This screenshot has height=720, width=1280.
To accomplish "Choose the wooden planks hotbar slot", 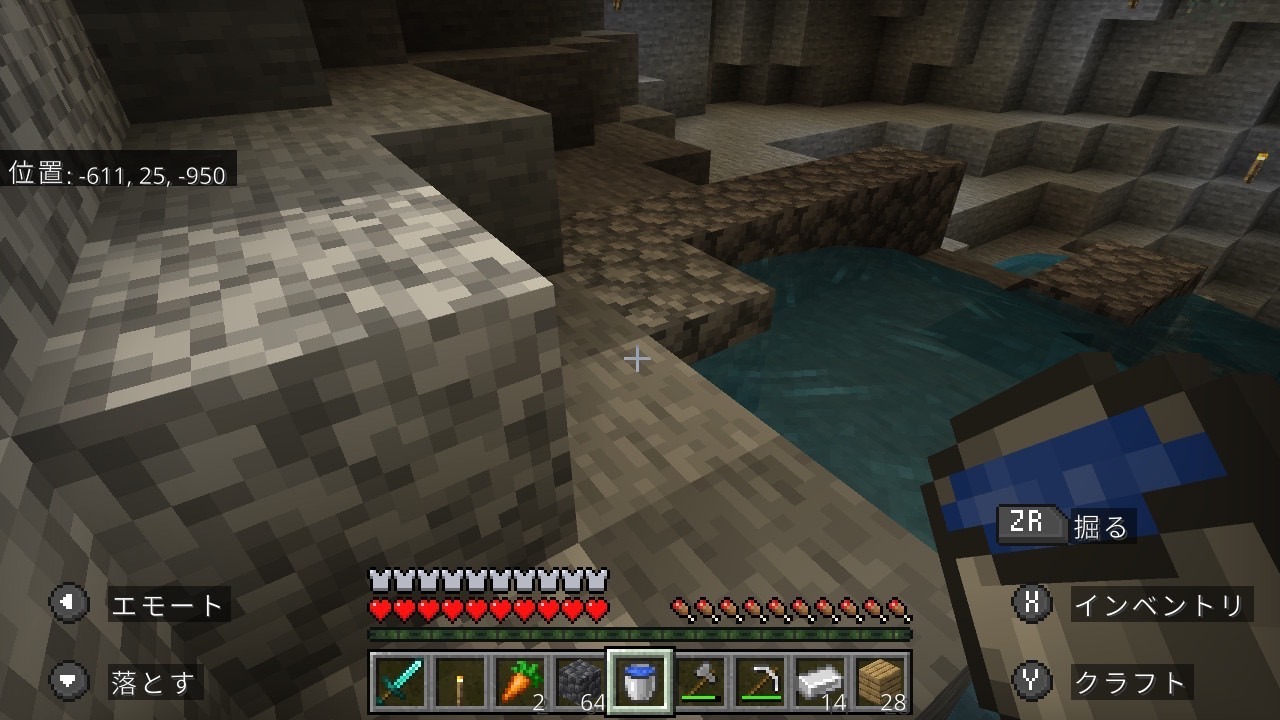I will [x=882, y=682].
